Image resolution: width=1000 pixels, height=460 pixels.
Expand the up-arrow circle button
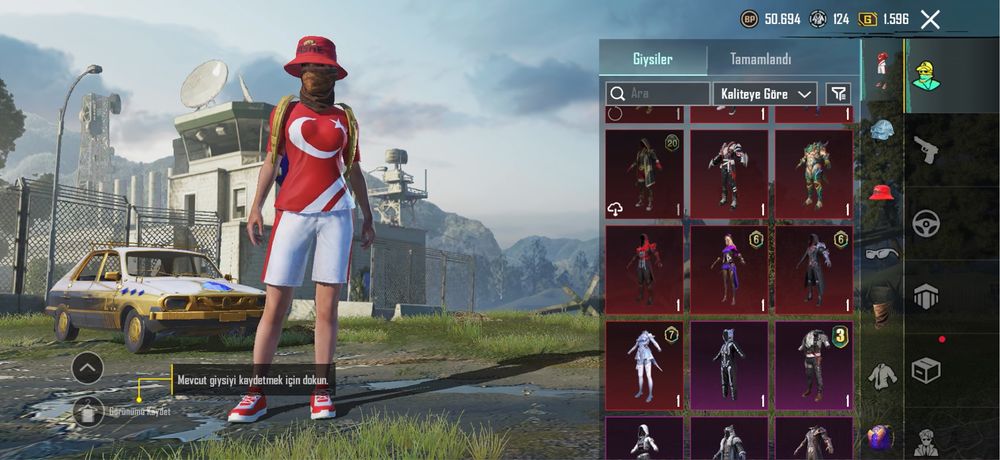point(88,368)
